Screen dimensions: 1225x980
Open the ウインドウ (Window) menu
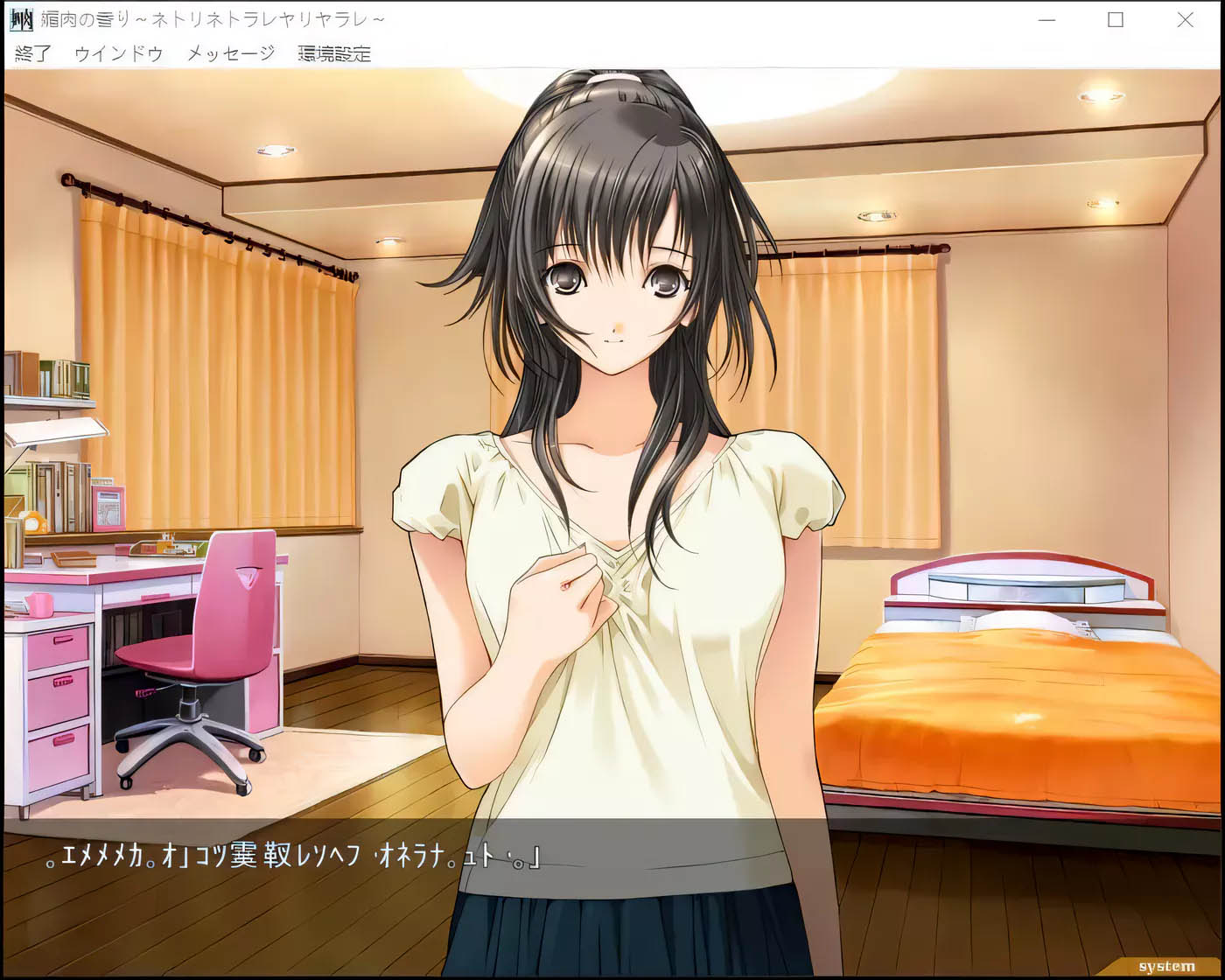pos(116,52)
